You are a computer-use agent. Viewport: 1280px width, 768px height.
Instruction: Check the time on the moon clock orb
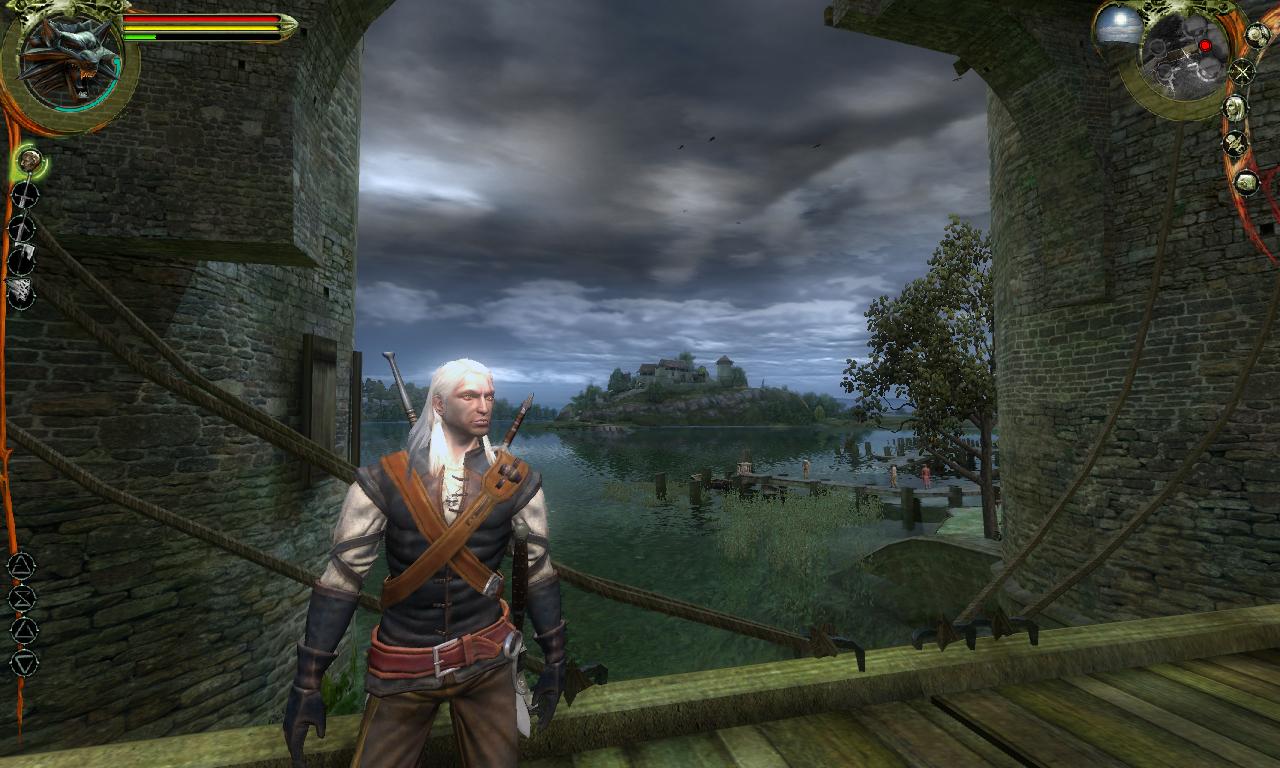(1118, 25)
